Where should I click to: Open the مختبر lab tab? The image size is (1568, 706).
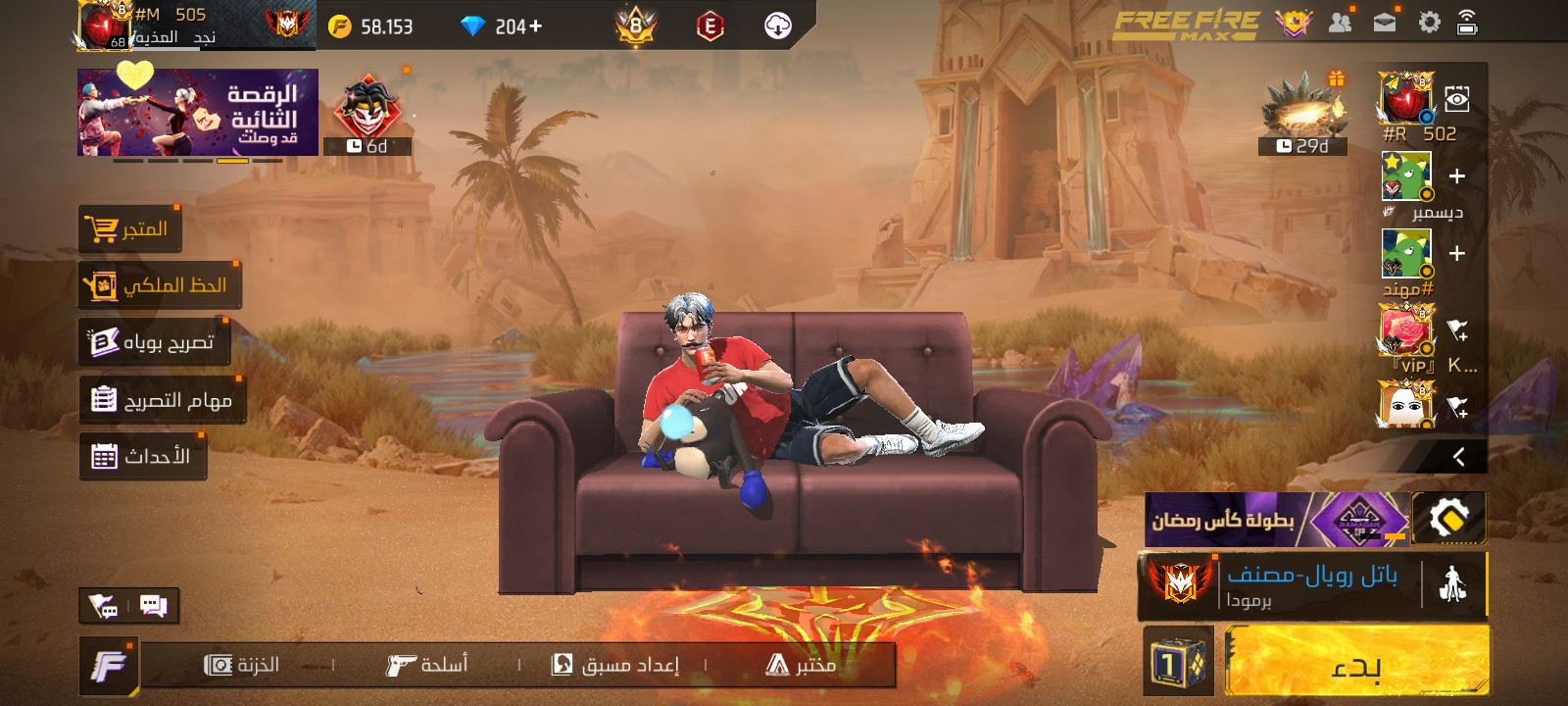tap(801, 665)
